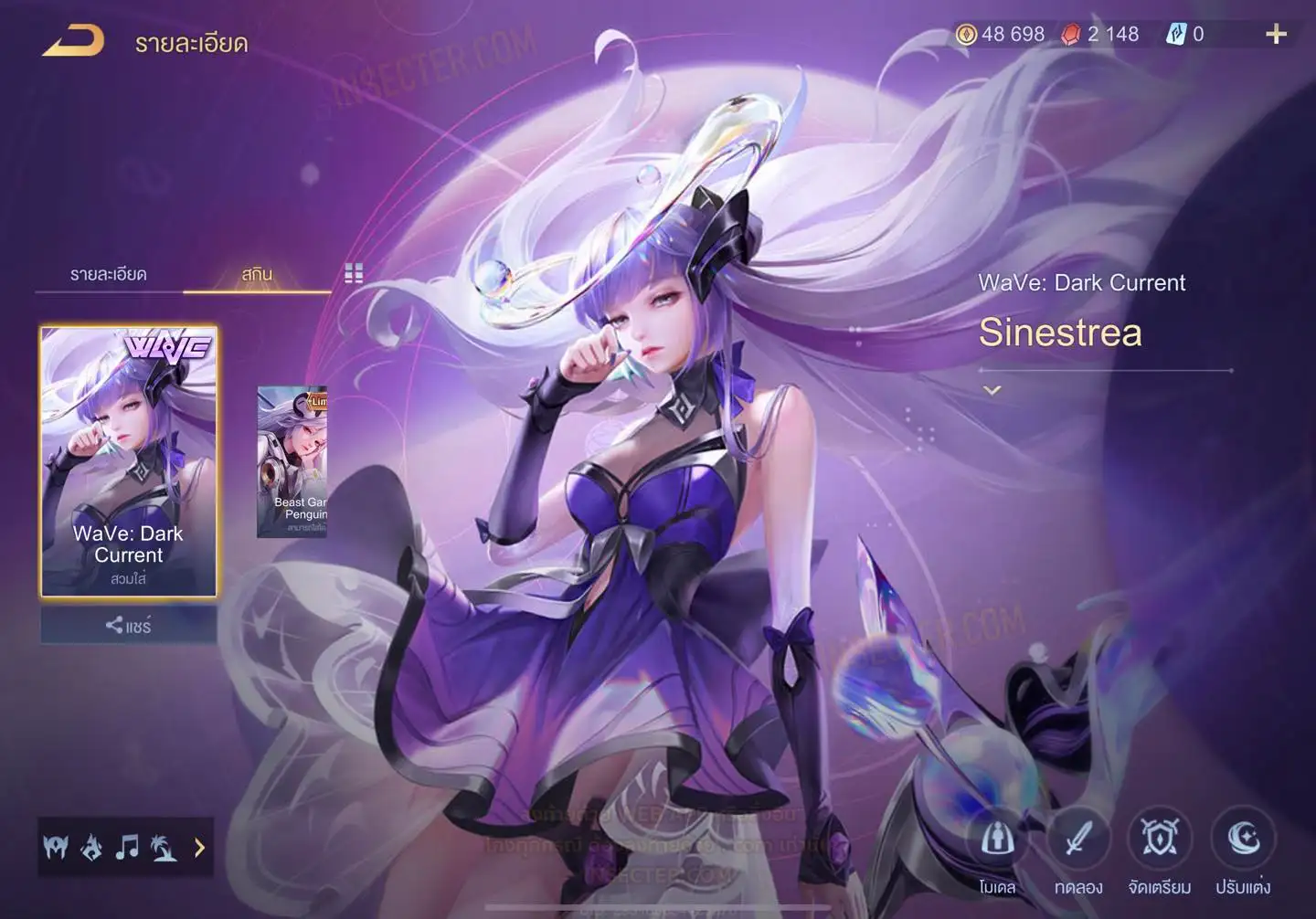
Task: Select the music note icon
Action: click(x=127, y=848)
